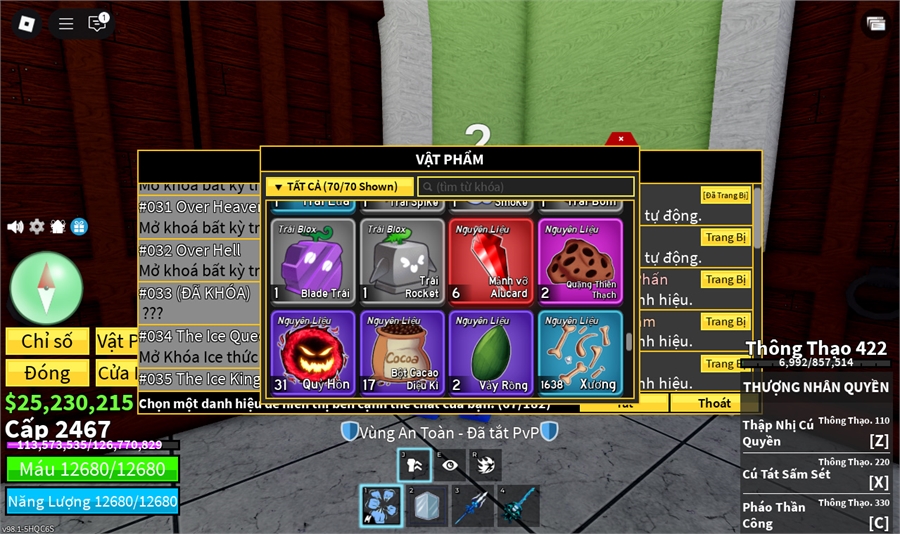Viewport: 900px width, 534px height.
Task: Select the Trái Rocket fruit slot
Action: click(402, 261)
